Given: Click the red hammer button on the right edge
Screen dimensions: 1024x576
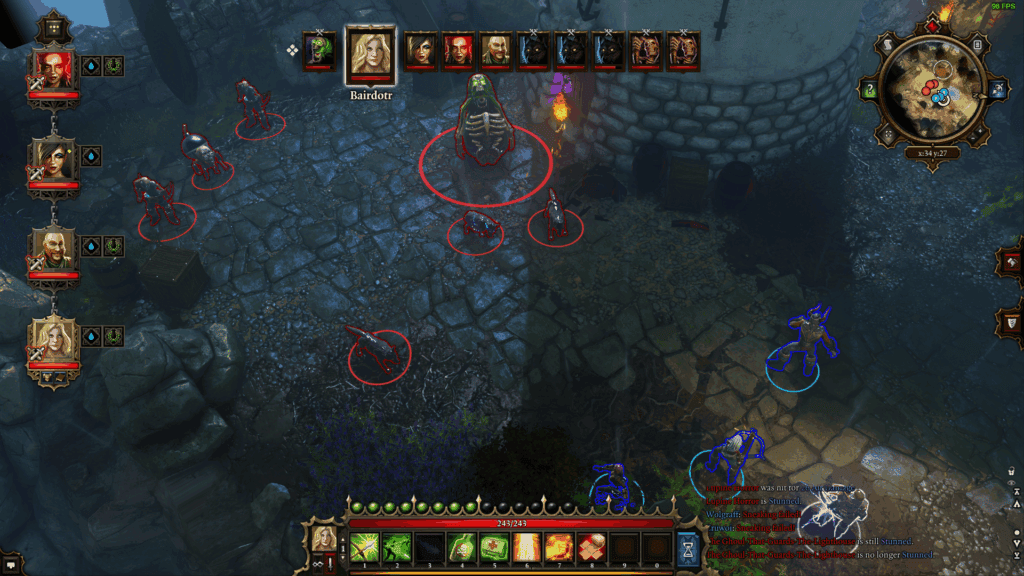Looking at the screenshot, I should click(x=1010, y=261).
